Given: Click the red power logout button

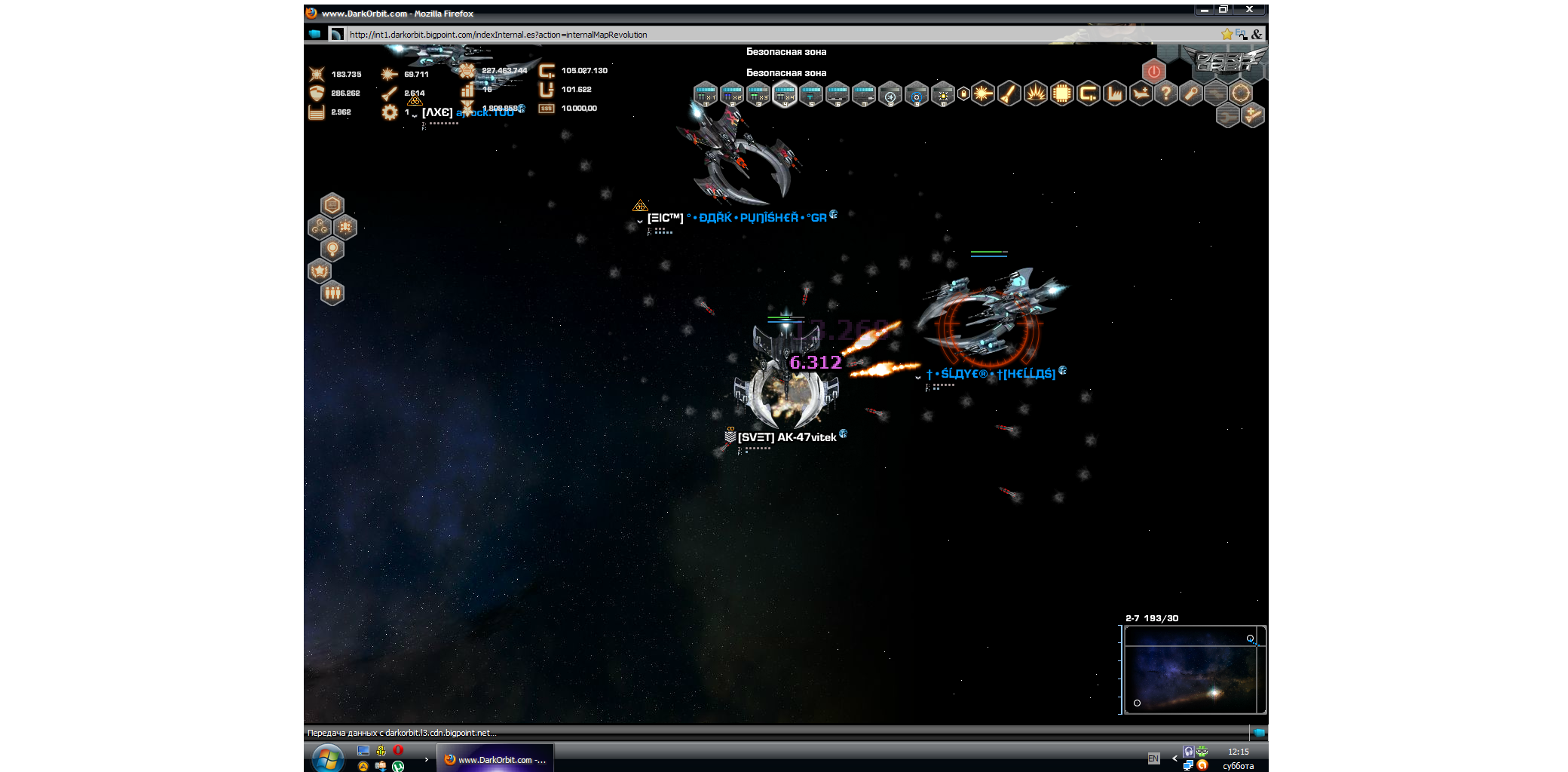Looking at the screenshot, I should pos(1153,72).
